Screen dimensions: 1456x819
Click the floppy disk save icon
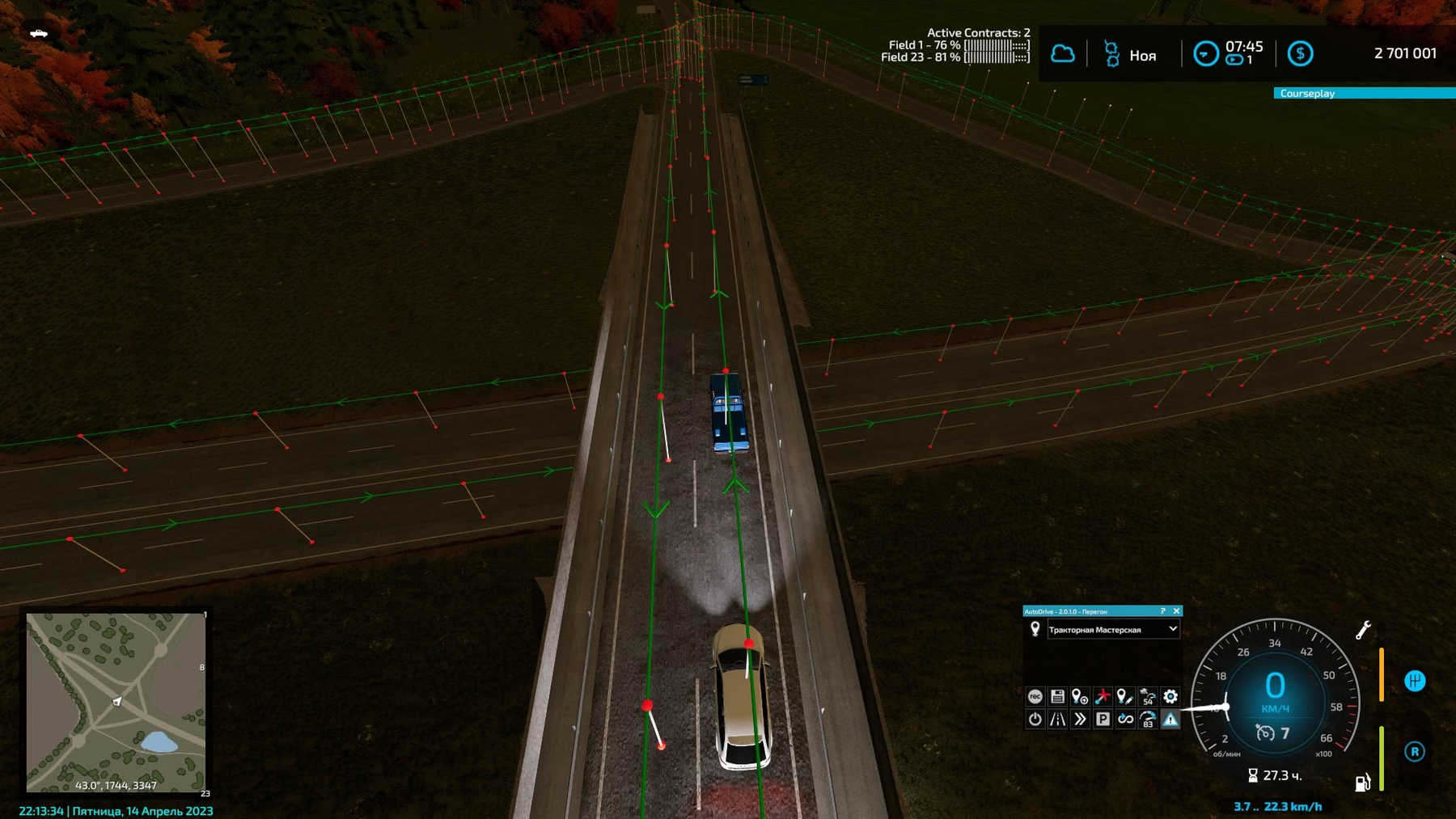pos(1057,696)
